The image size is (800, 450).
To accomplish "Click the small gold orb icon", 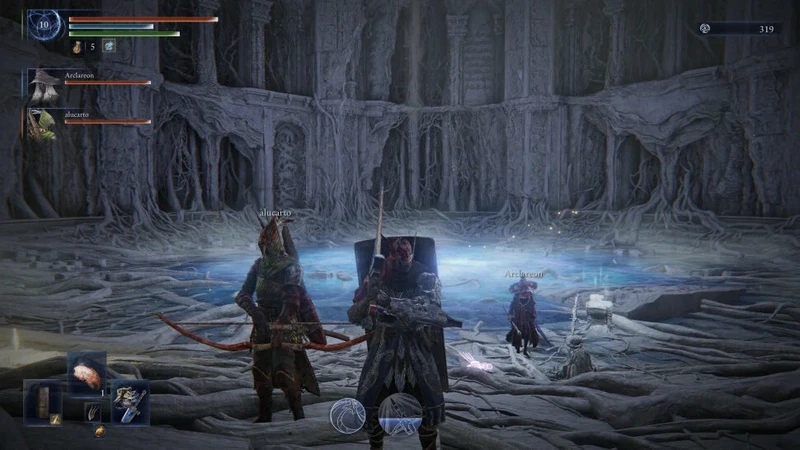I will coord(99,432).
